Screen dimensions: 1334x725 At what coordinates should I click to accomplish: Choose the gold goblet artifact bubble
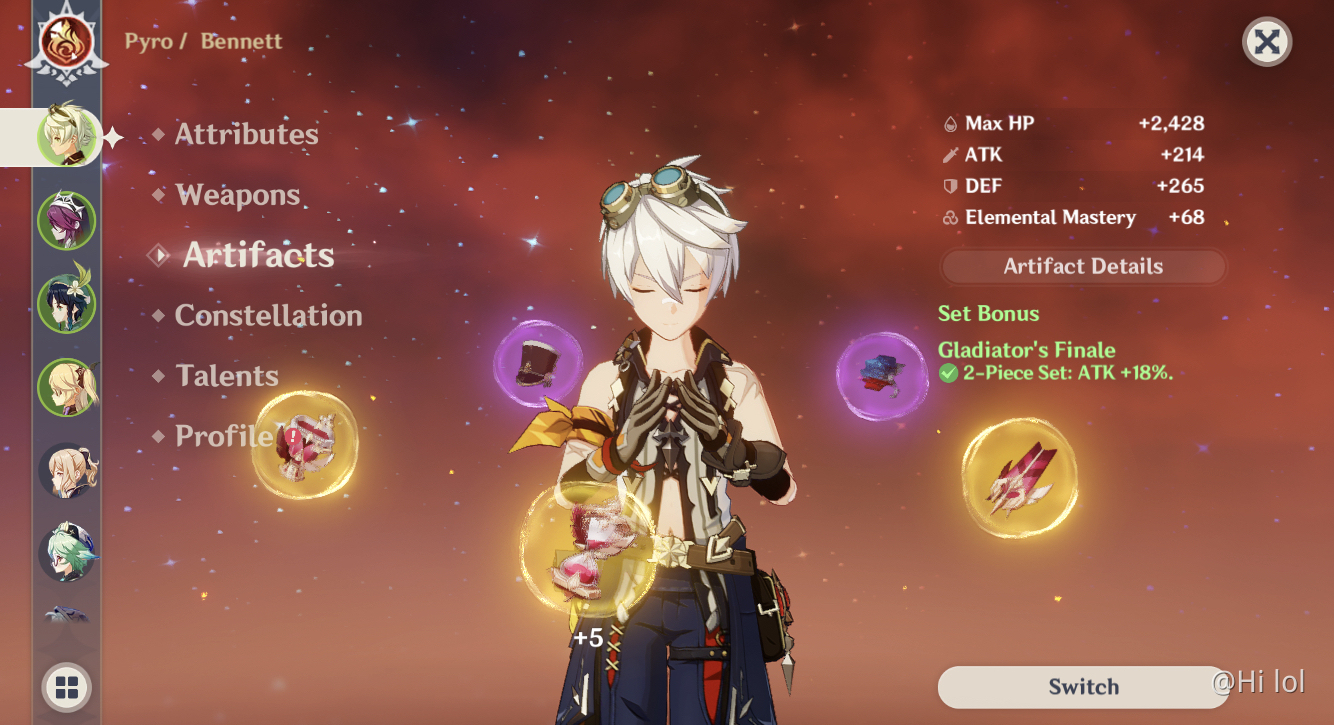click(304, 446)
